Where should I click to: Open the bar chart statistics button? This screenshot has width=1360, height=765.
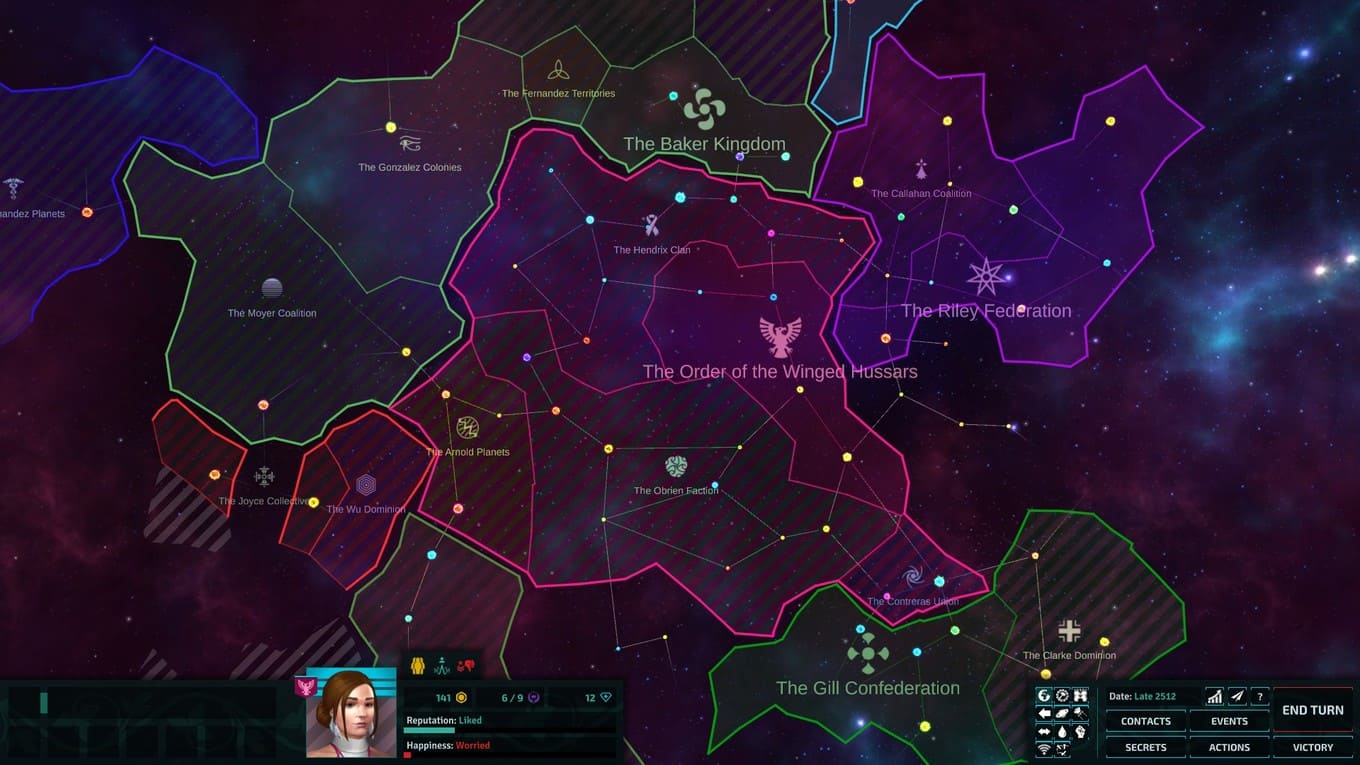(x=1214, y=696)
